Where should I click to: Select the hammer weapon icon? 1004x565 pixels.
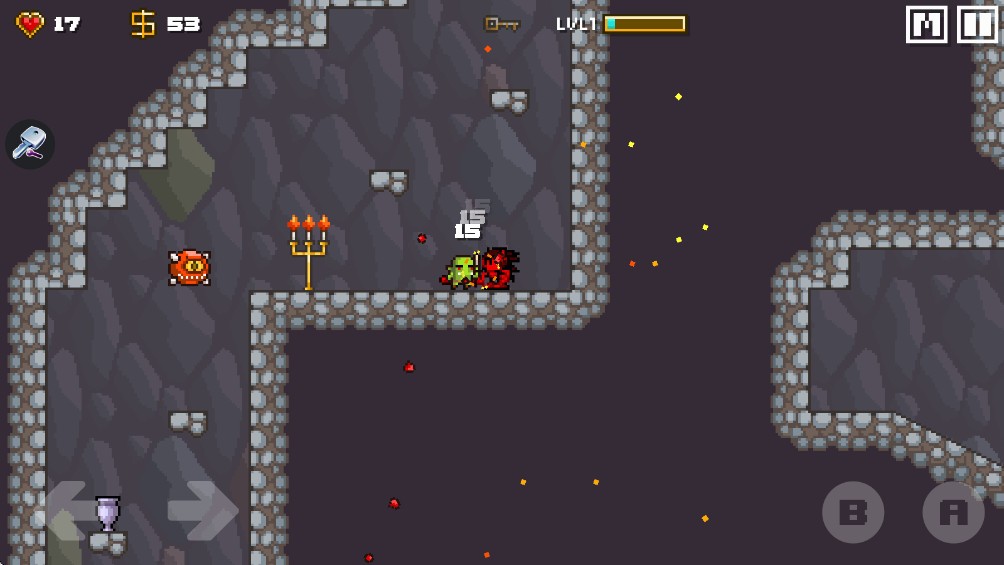(30, 145)
